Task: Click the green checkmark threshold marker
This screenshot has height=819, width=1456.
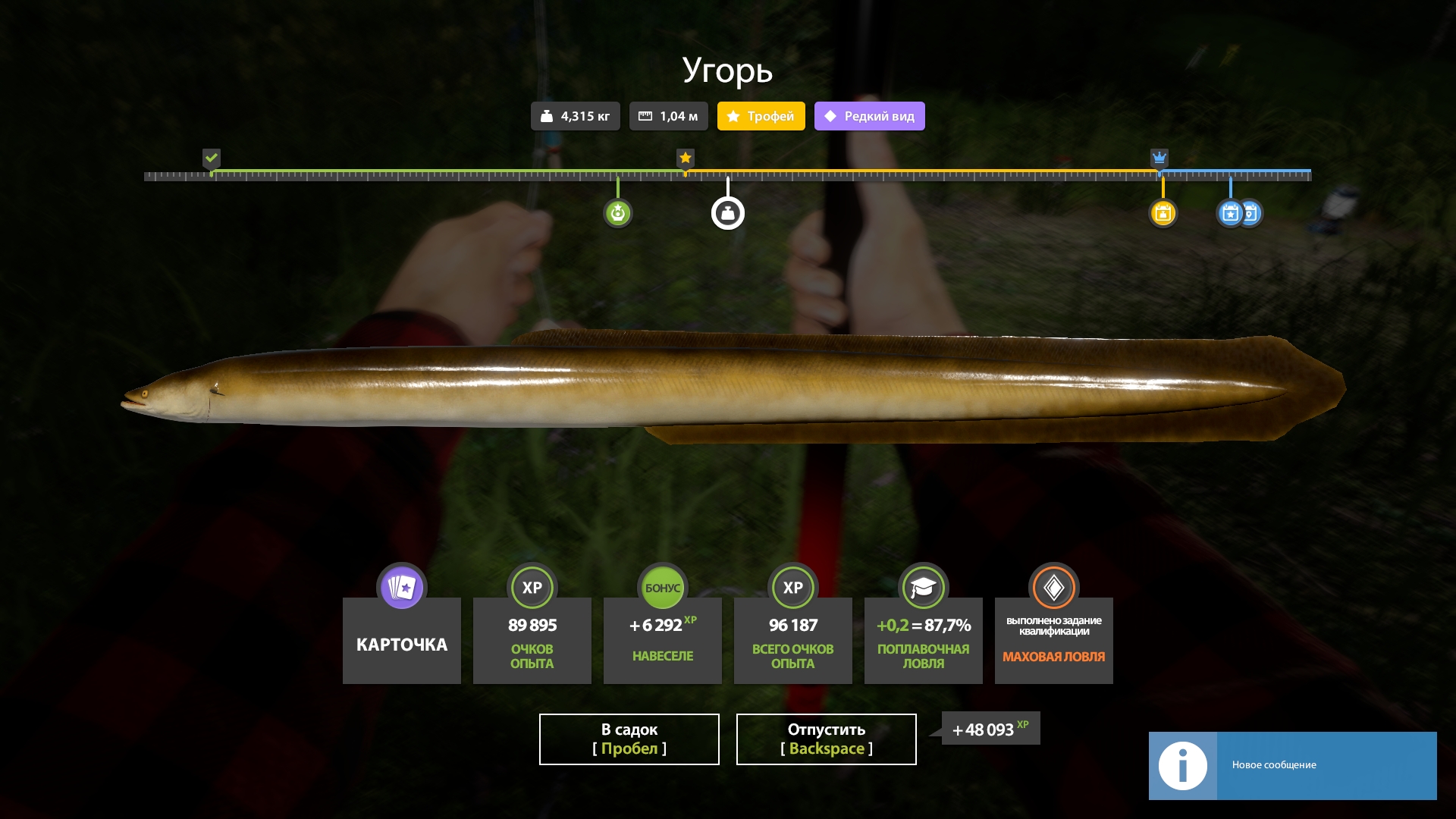Action: (212, 158)
